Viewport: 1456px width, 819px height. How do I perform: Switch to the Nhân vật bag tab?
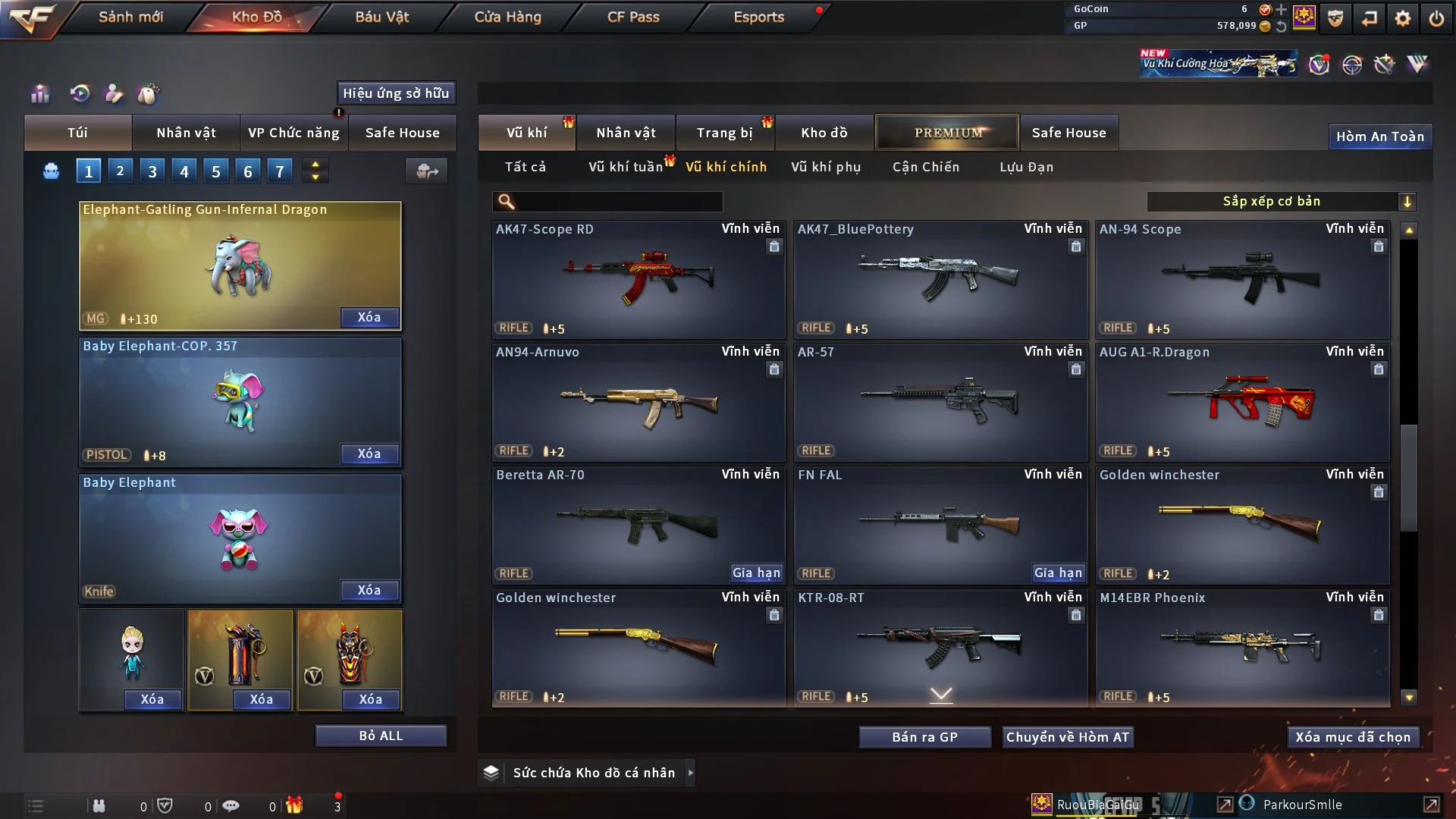tap(186, 133)
